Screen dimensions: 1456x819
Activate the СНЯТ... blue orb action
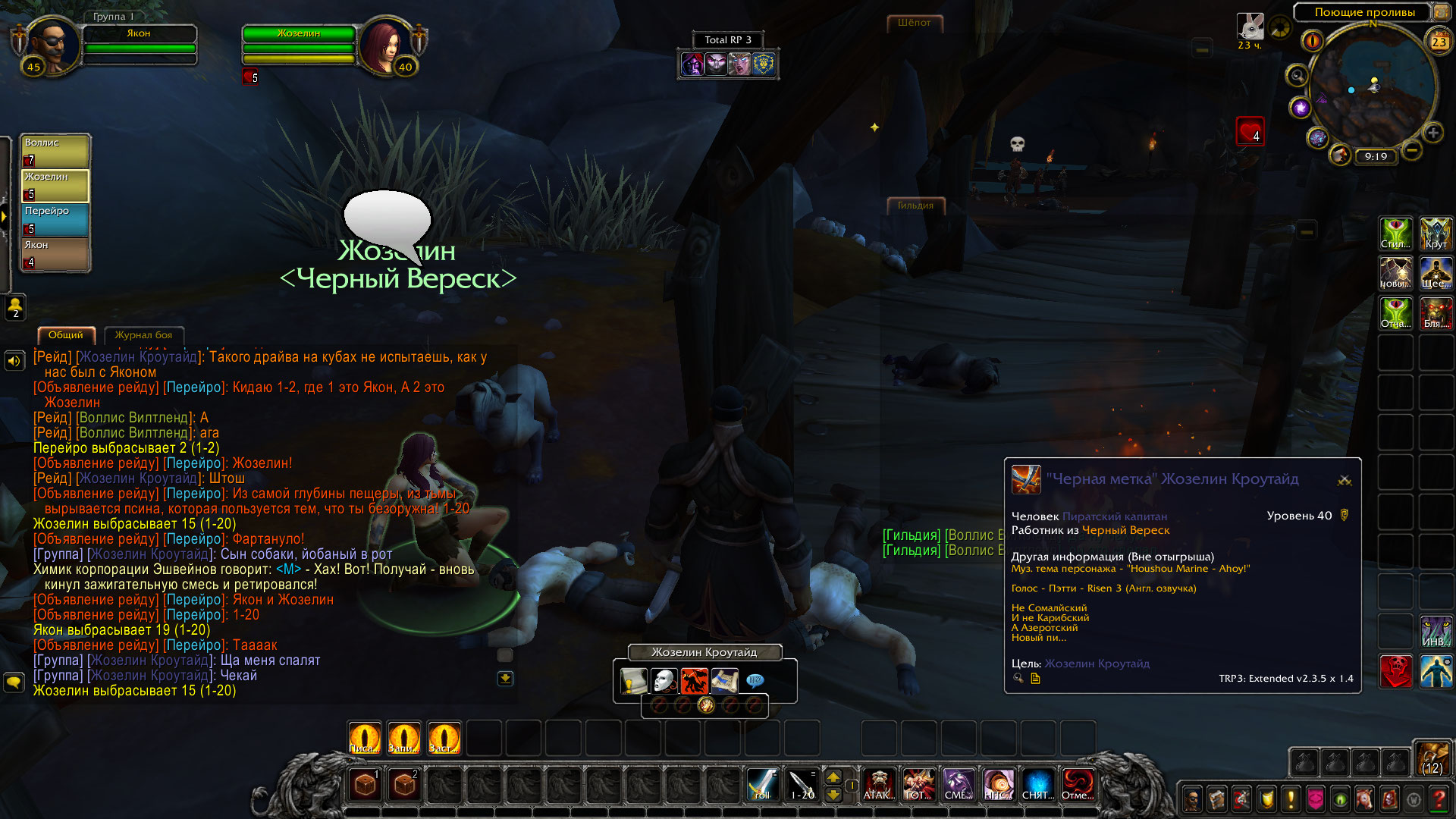(x=1037, y=784)
